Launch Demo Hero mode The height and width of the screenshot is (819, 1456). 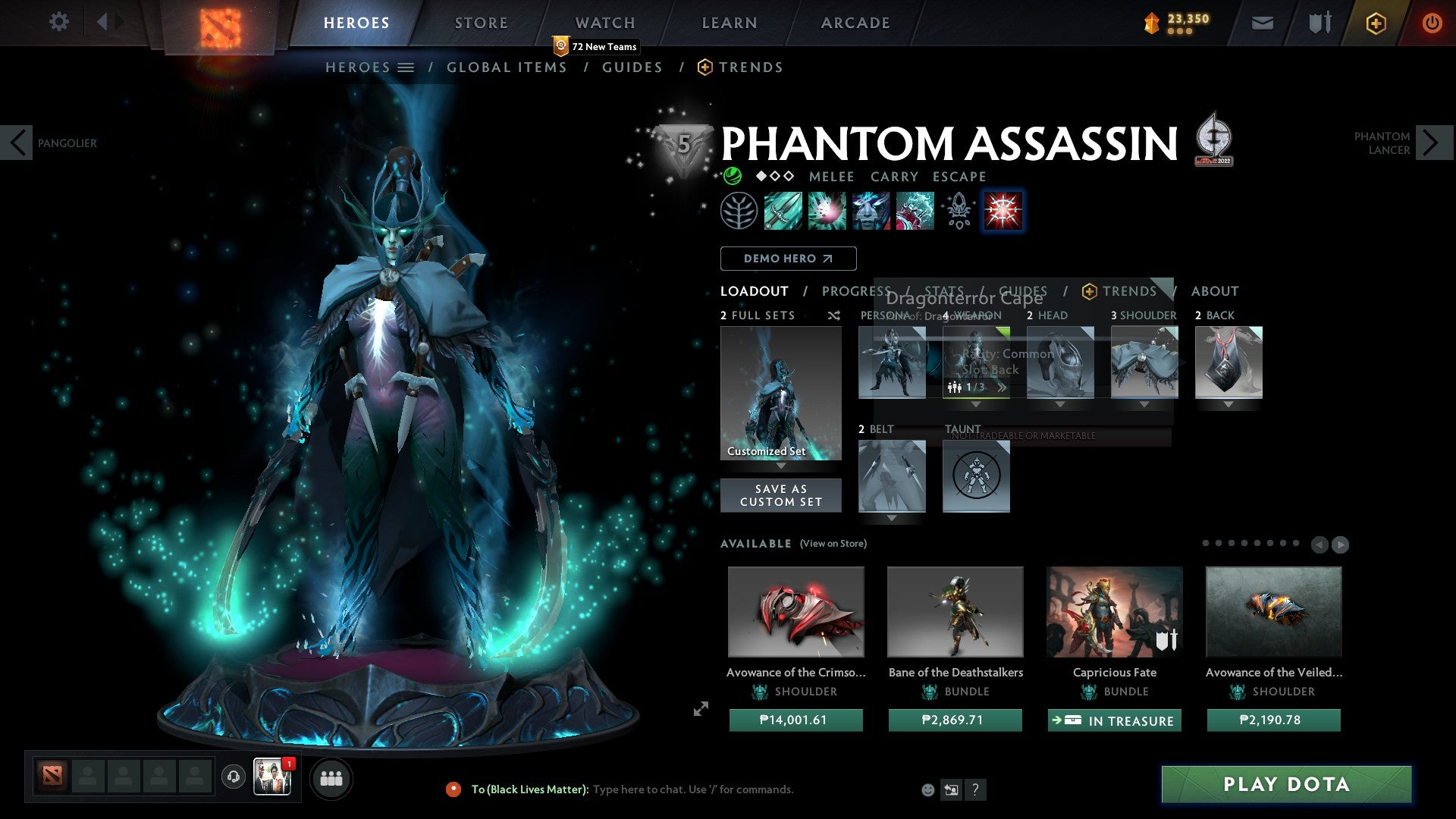point(788,259)
